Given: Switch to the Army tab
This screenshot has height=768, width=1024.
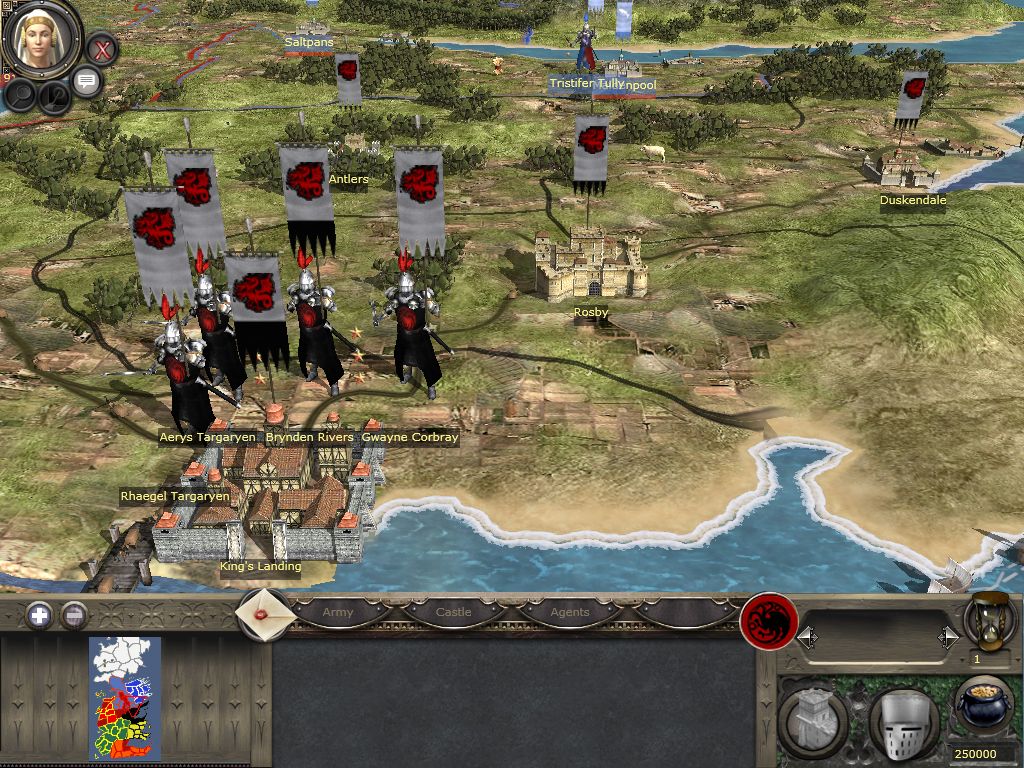Looking at the screenshot, I should [338, 612].
